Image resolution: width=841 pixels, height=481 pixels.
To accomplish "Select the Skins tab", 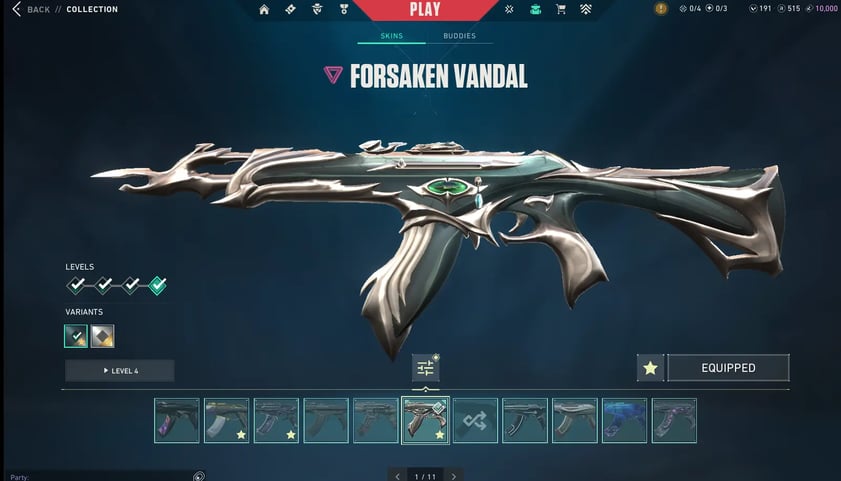I will pos(391,36).
